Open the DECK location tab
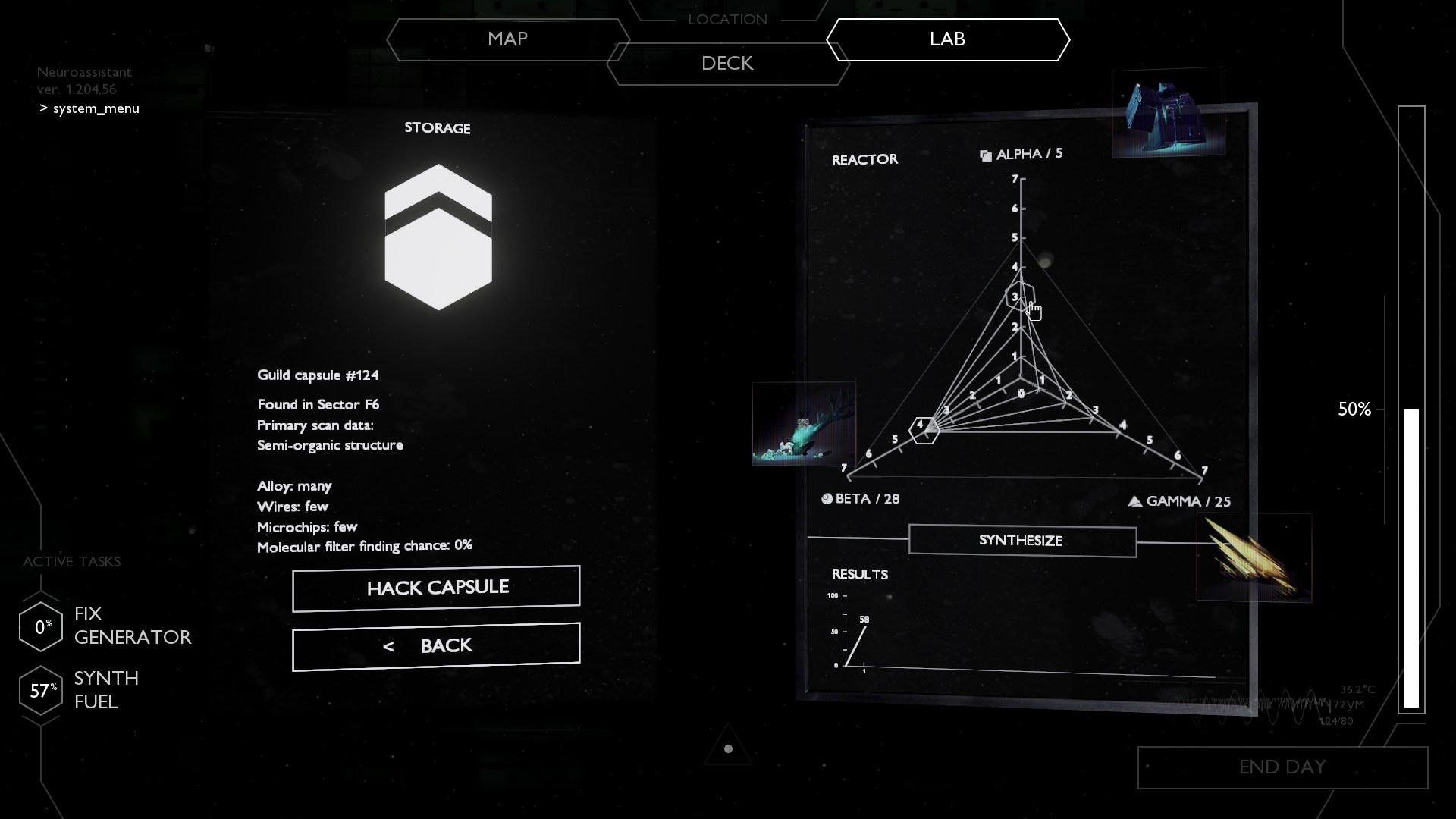 click(x=726, y=64)
